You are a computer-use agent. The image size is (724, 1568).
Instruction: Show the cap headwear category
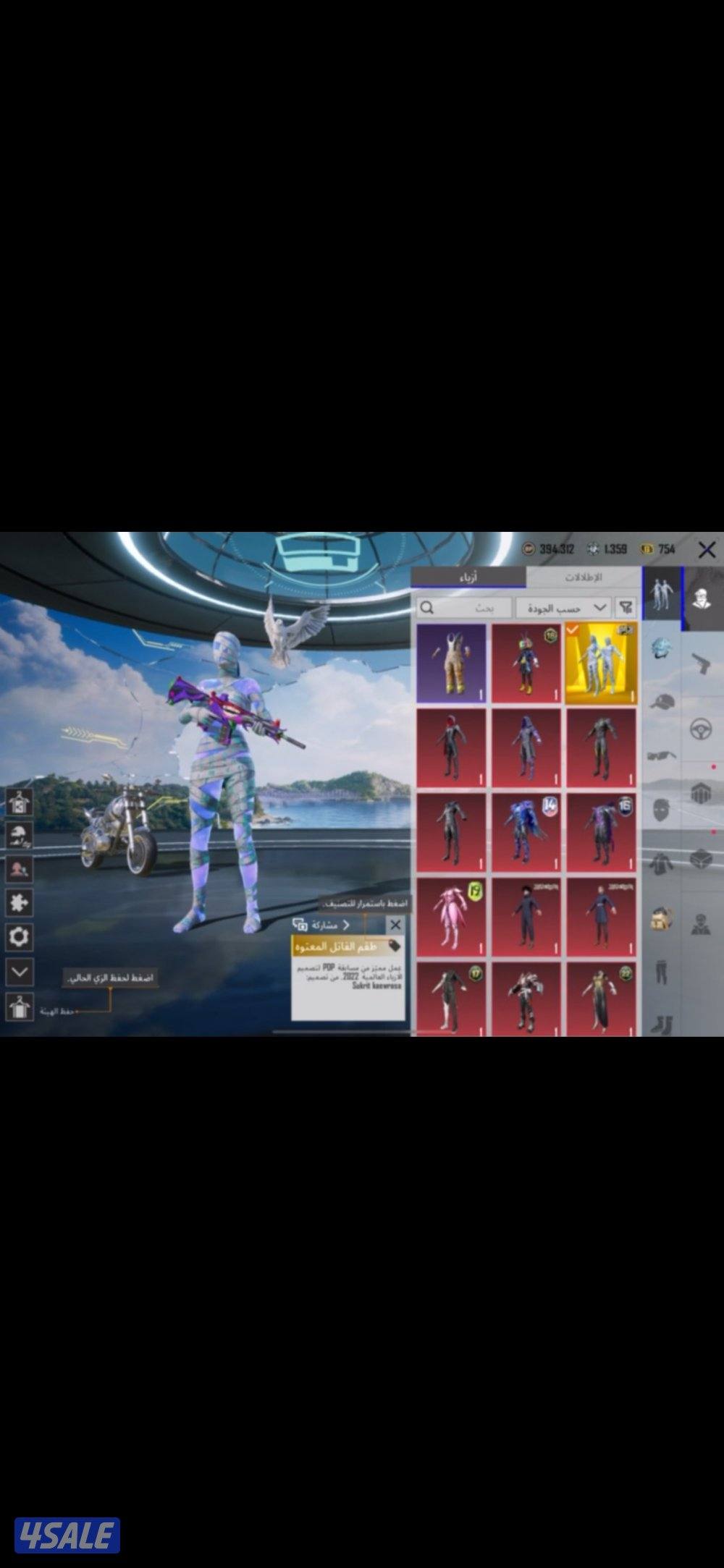tap(662, 702)
